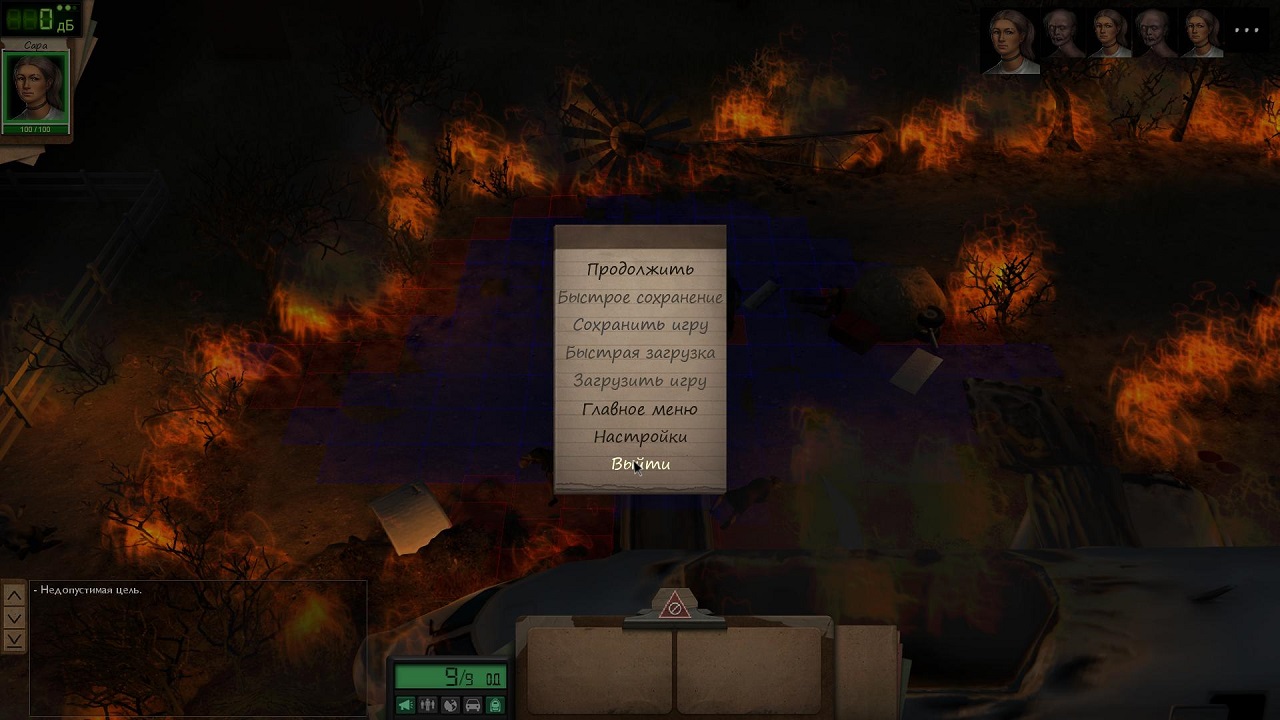Go to Главное меню
The height and width of the screenshot is (720, 1280).
[x=640, y=409]
